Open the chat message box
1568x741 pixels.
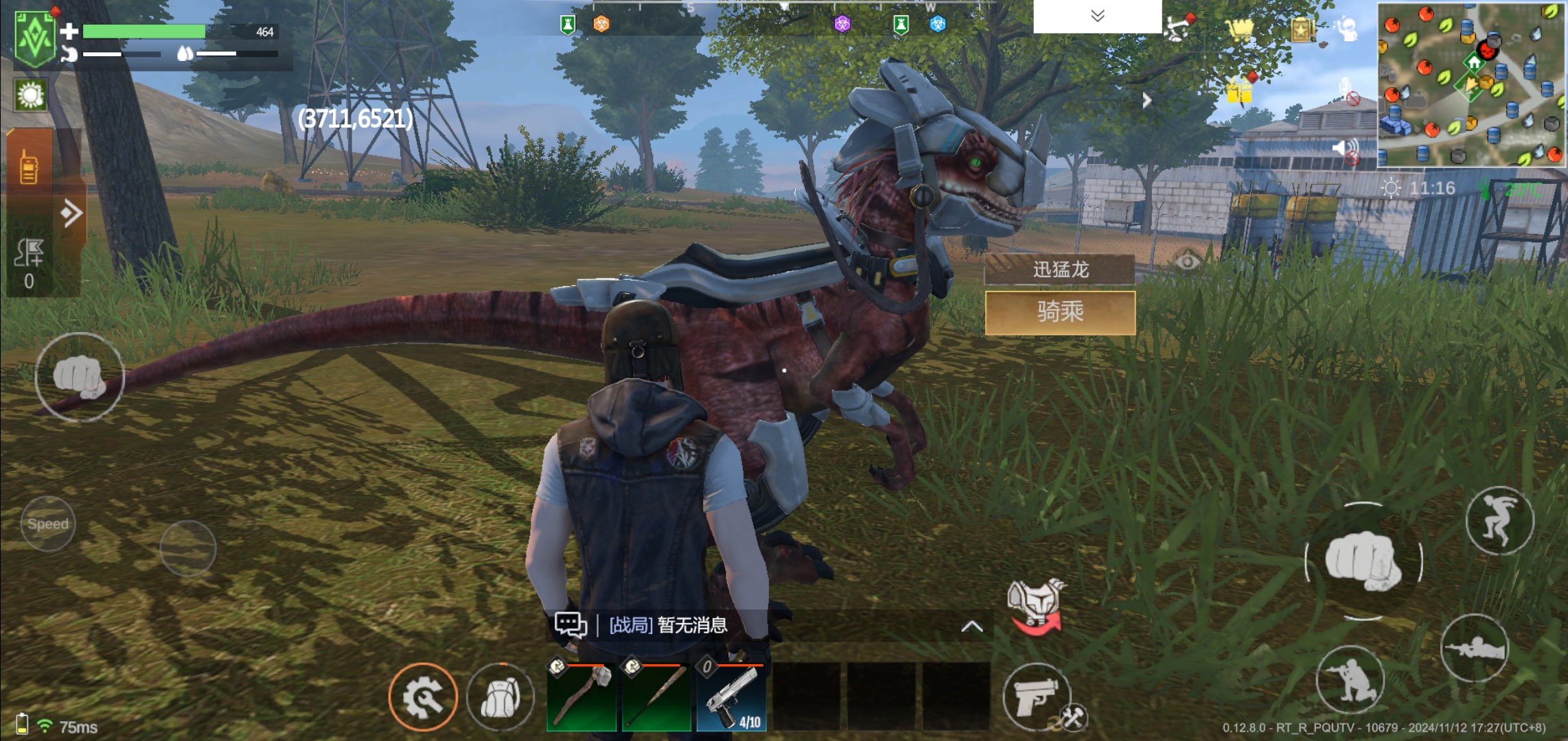(x=570, y=625)
